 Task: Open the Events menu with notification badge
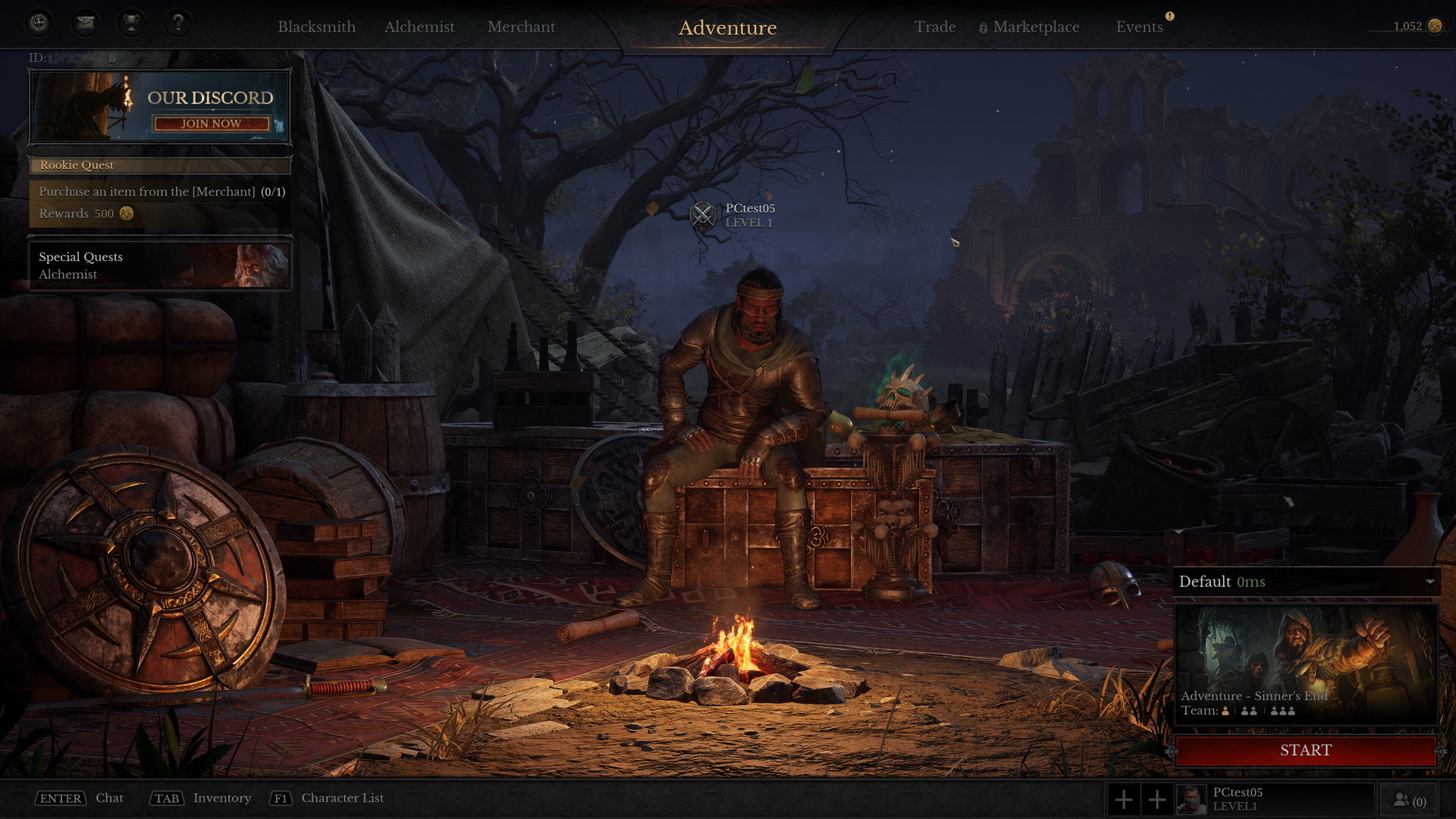(x=1140, y=27)
